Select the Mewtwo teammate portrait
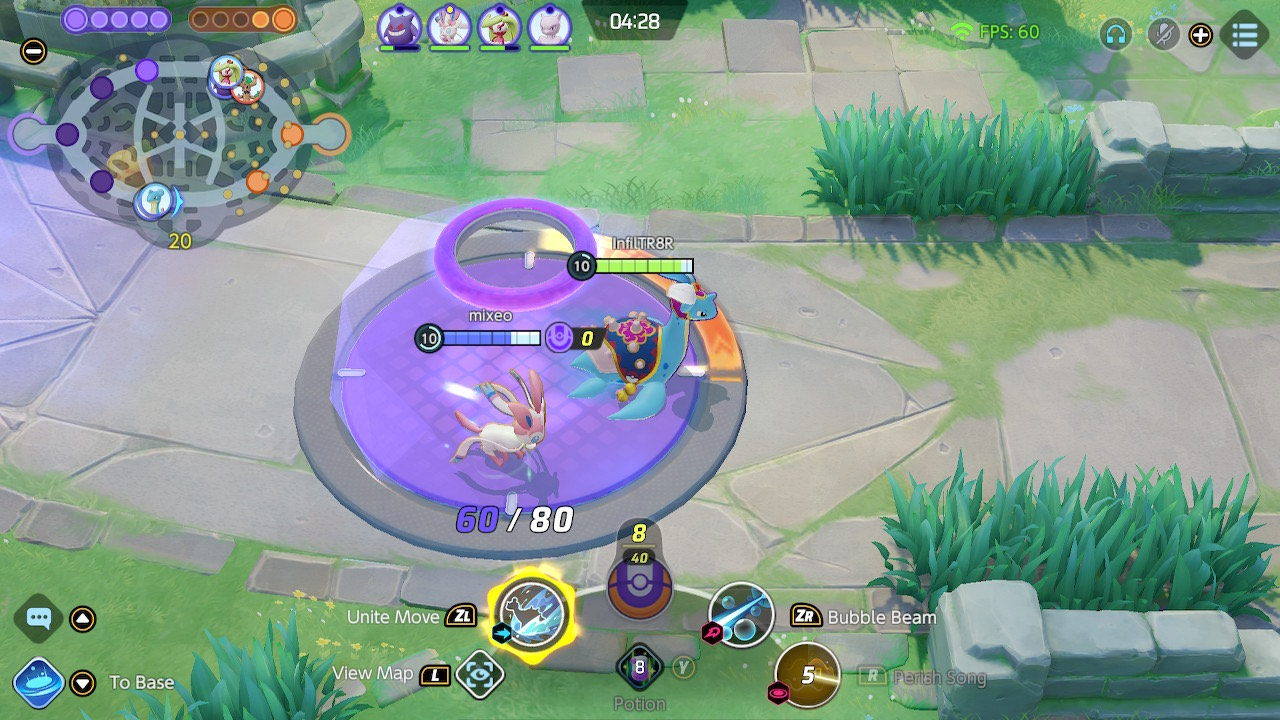1280x720 pixels. tap(548, 26)
